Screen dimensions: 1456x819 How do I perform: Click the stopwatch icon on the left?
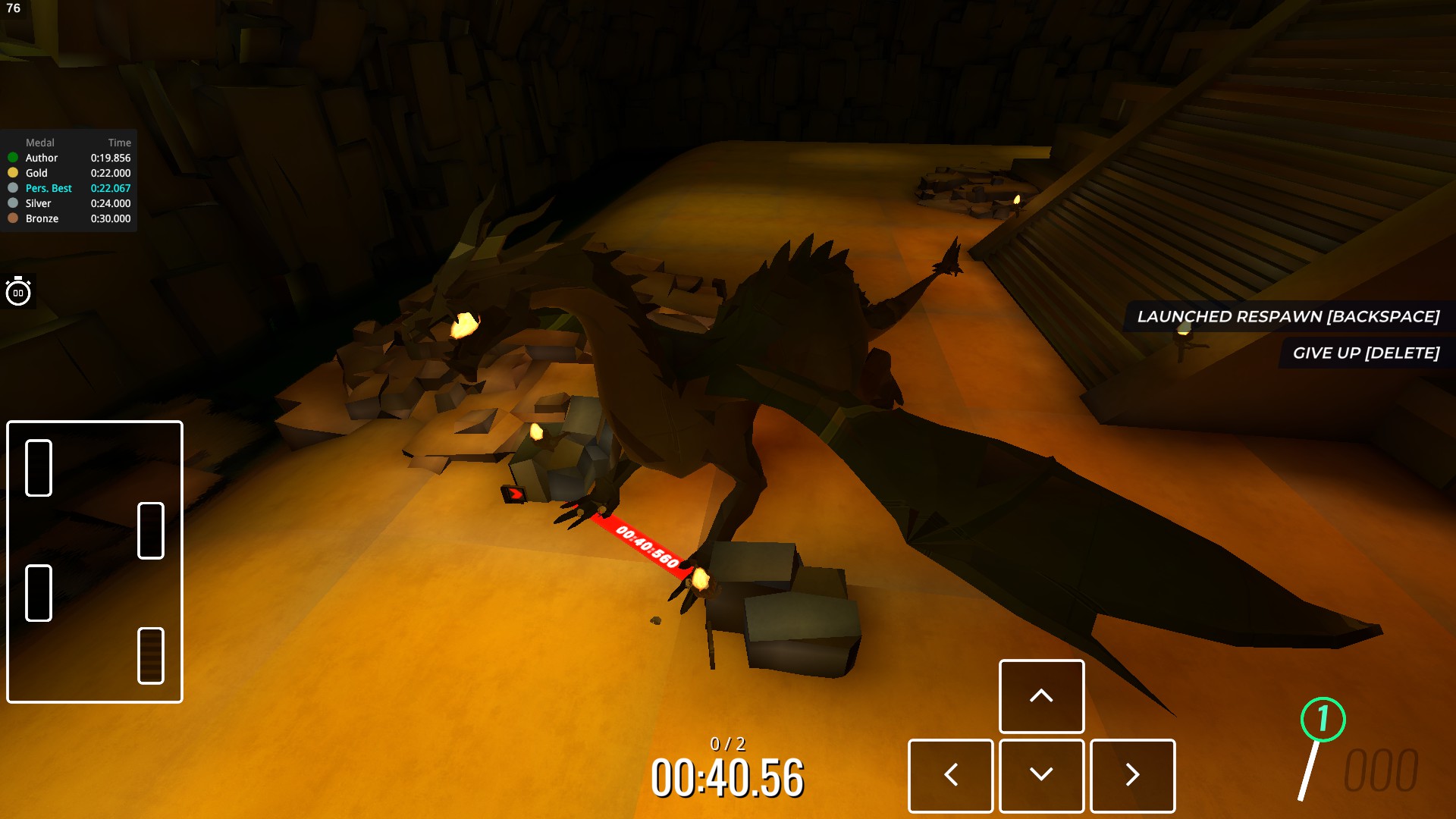[18, 292]
